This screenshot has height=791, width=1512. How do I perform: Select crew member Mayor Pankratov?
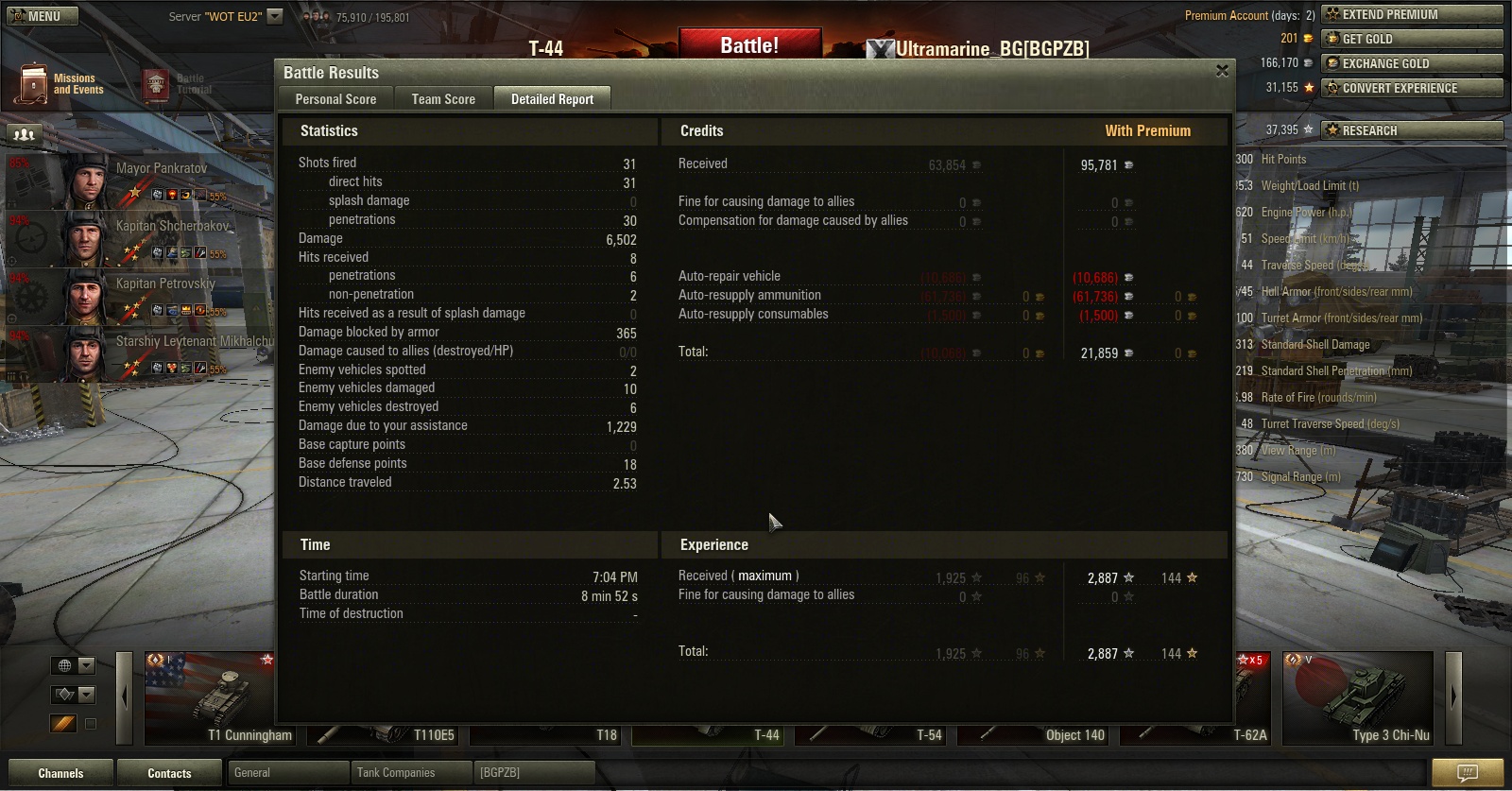click(x=142, y=181)
